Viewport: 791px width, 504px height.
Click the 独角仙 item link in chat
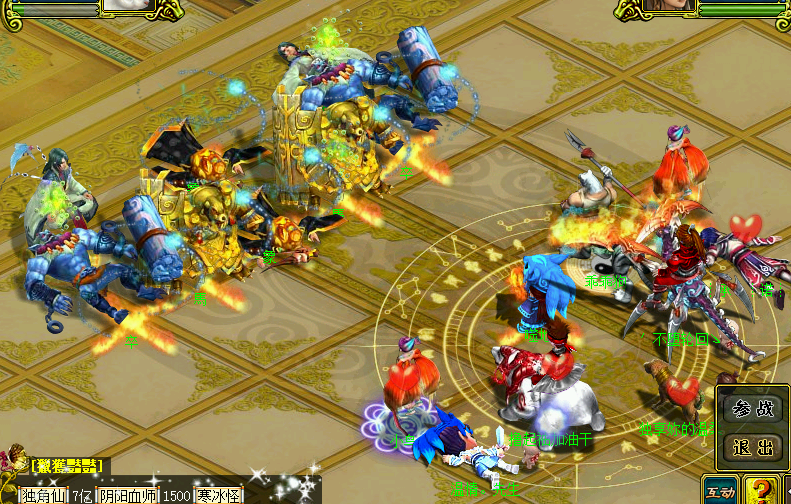coord(43,495)
